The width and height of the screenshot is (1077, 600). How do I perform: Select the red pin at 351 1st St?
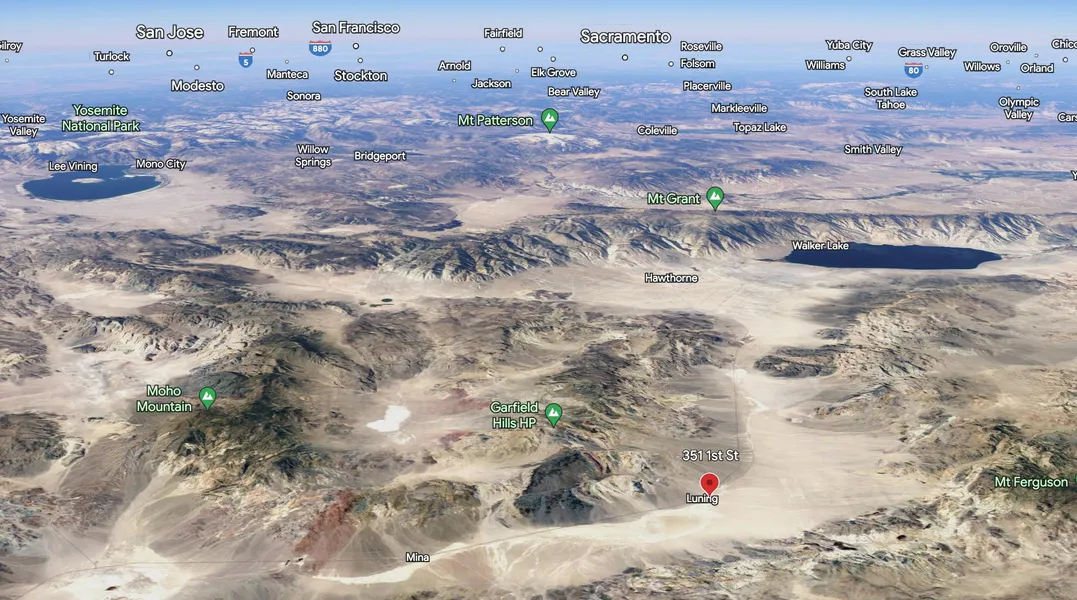(x=709, y=482)
